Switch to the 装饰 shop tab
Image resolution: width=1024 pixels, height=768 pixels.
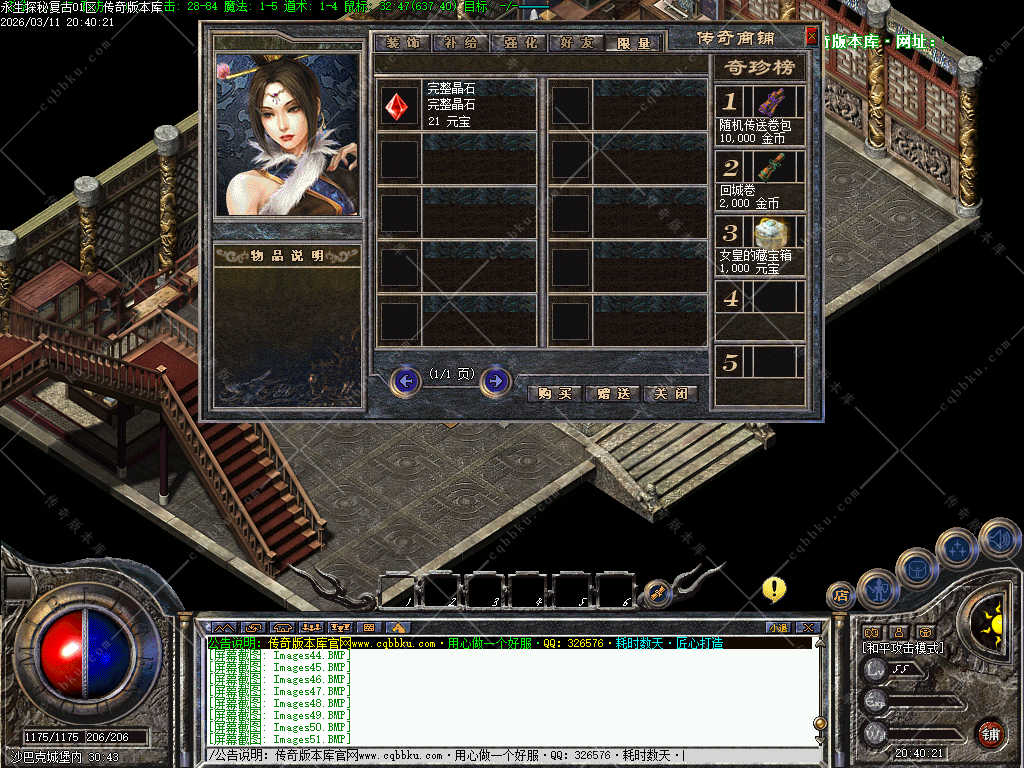pyautogui.click(x=404, y=43)
